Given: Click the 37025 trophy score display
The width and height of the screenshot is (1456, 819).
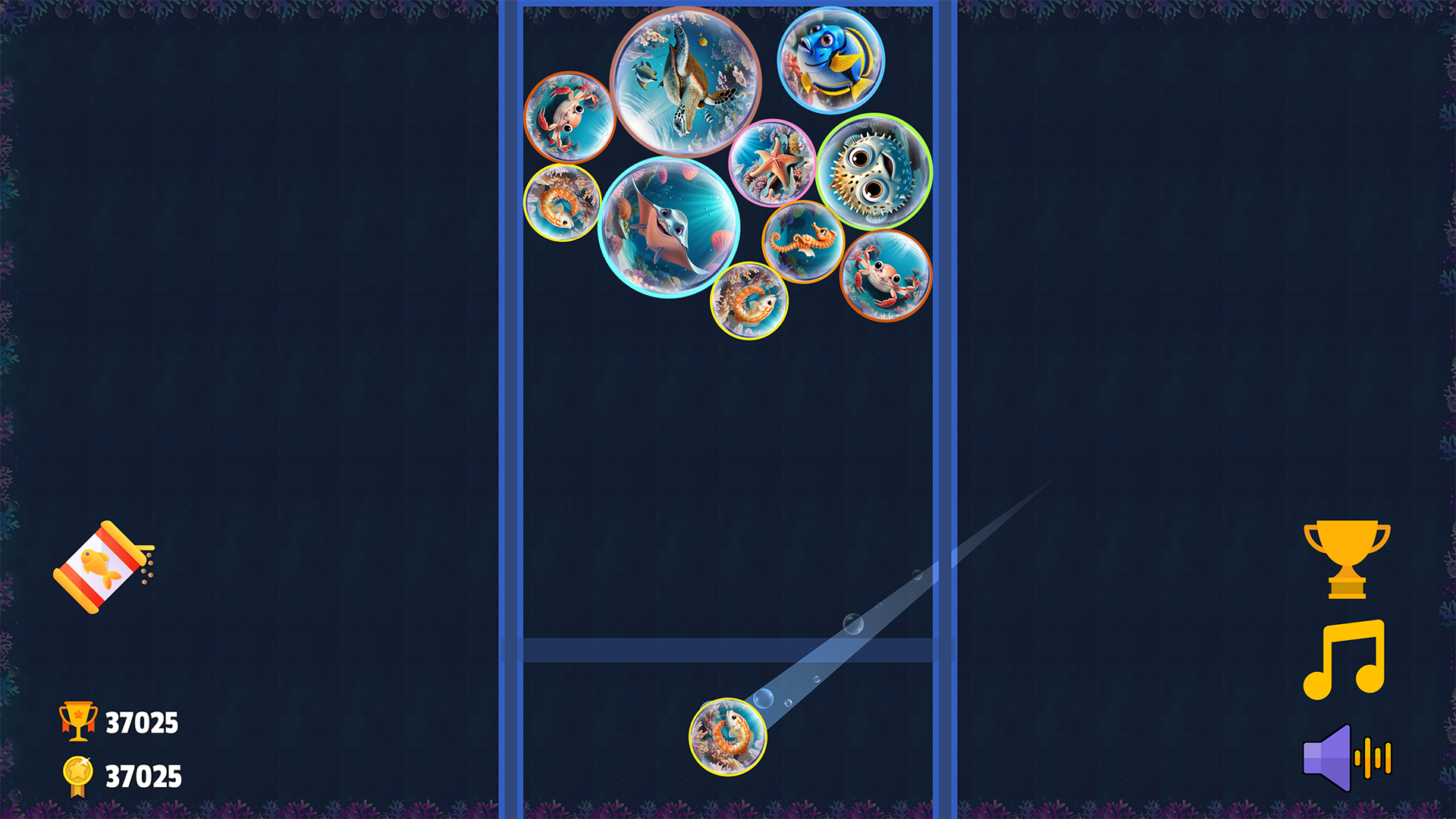Looking at the screenshot, I should [x=140, y=720].
